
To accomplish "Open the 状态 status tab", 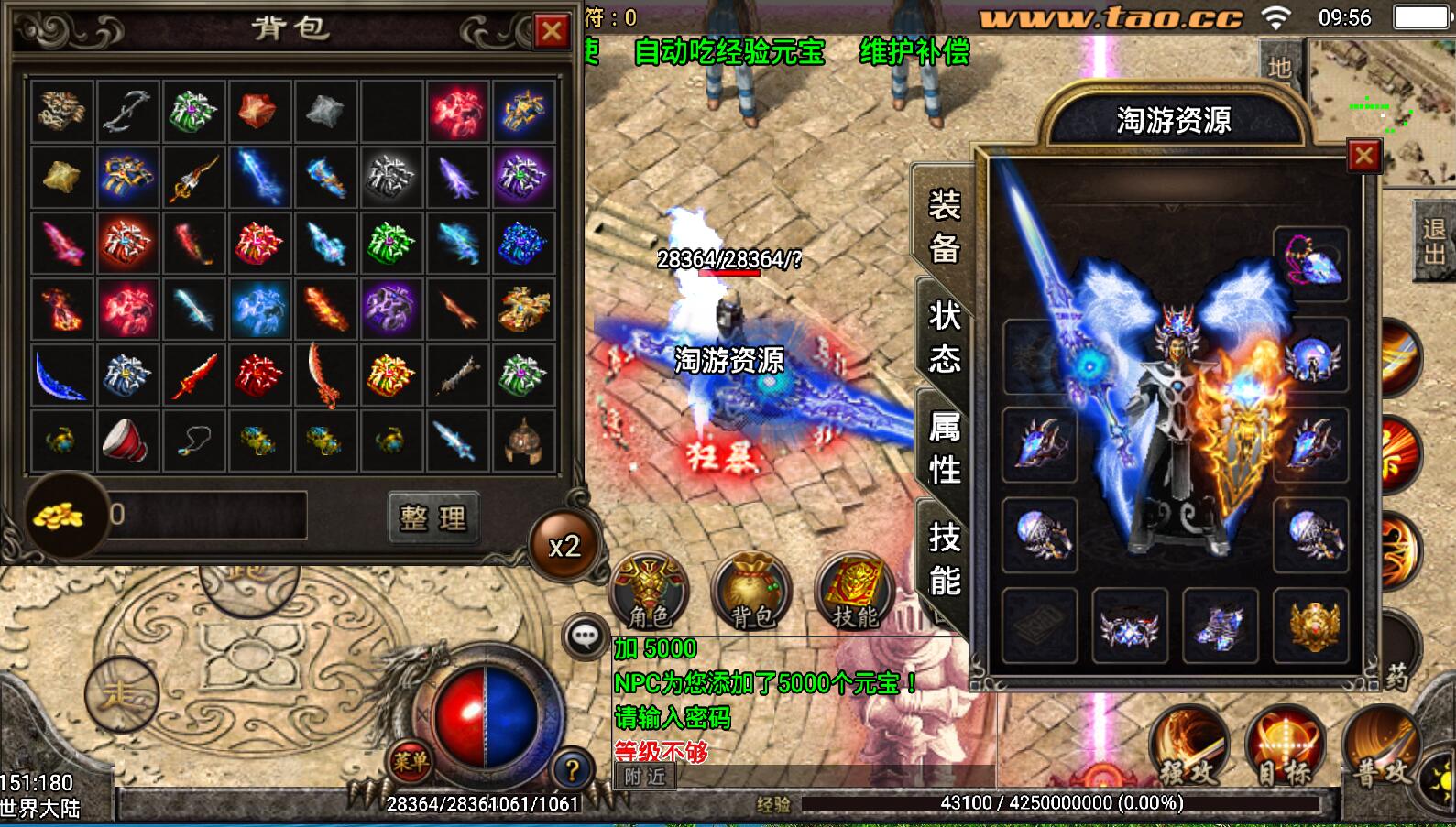I will click(944, 336).
